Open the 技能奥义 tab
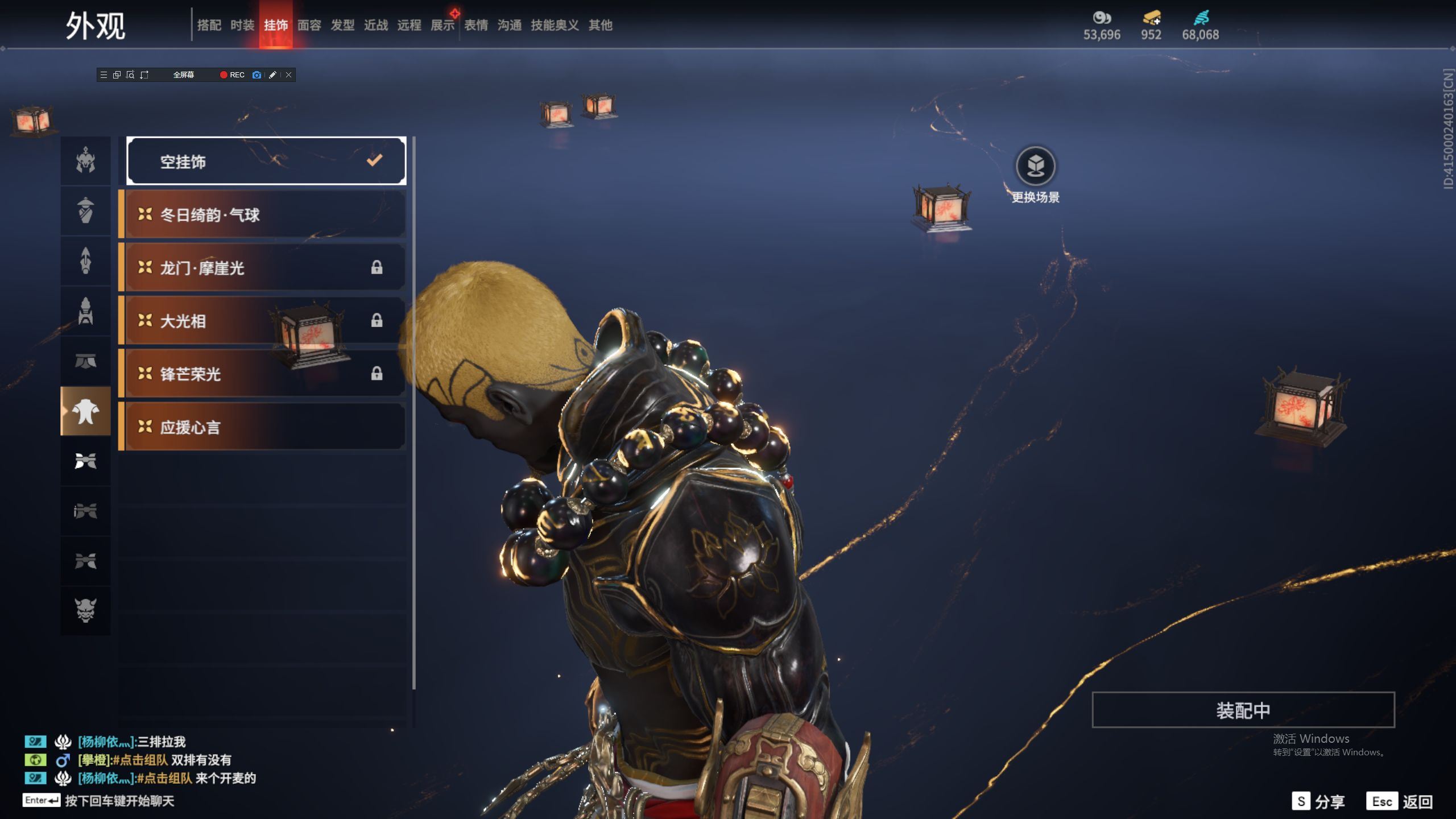The width and height of the screenshot is (1456, 819). tap(555, 25)
